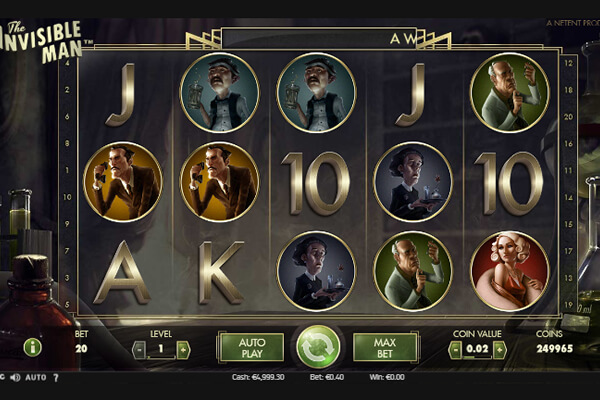Toggle the sound speaker icon

point(14,378)
